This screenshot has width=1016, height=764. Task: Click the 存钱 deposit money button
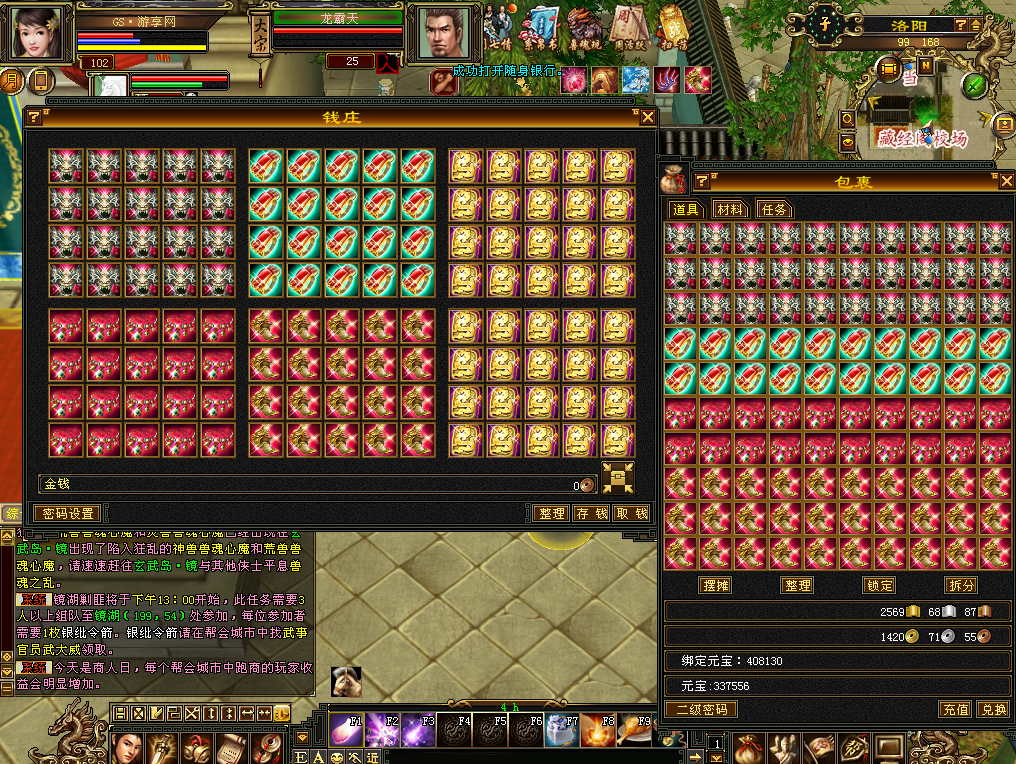[591, 513]
